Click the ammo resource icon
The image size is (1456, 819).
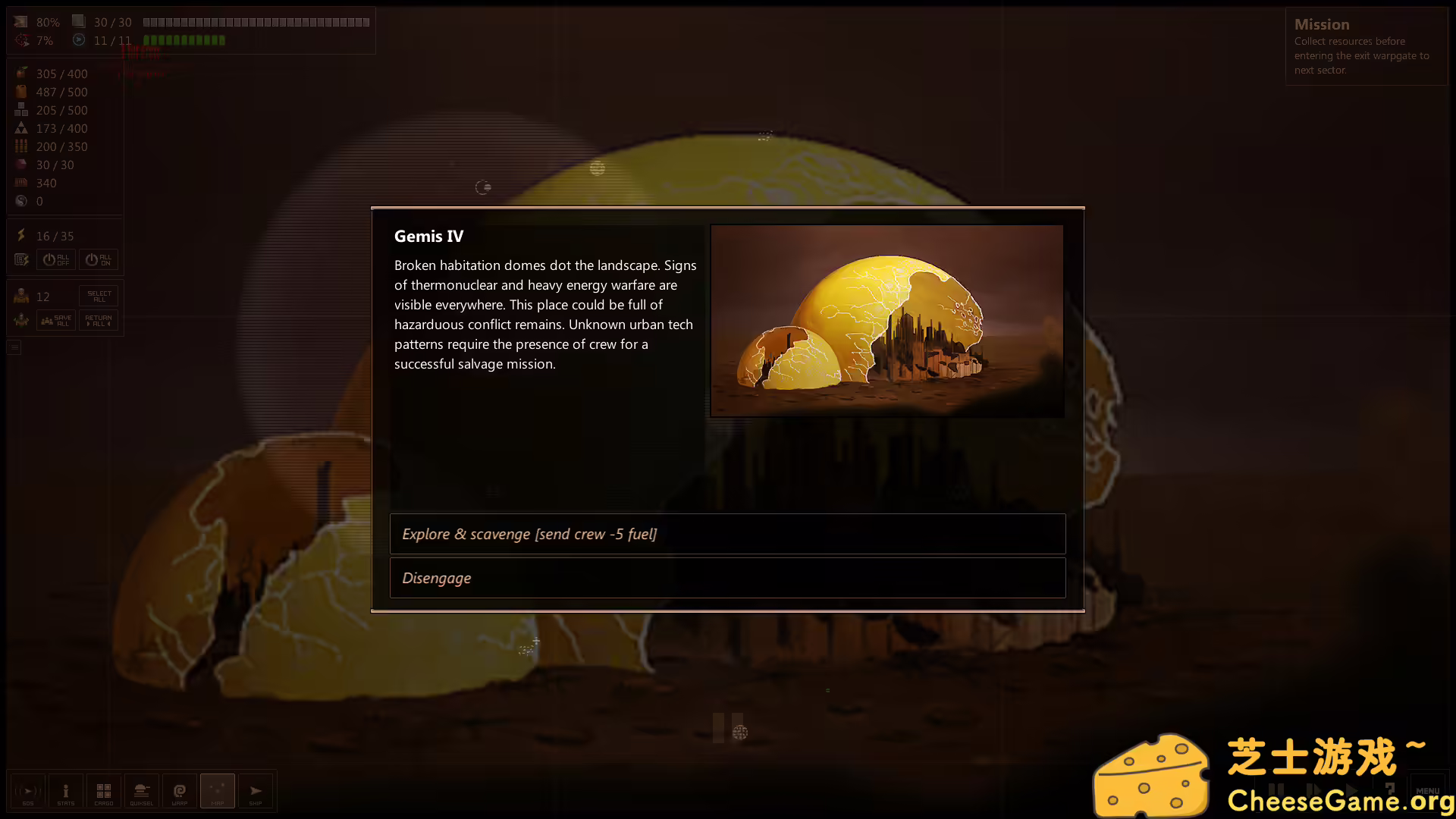(x=20, y=146)
